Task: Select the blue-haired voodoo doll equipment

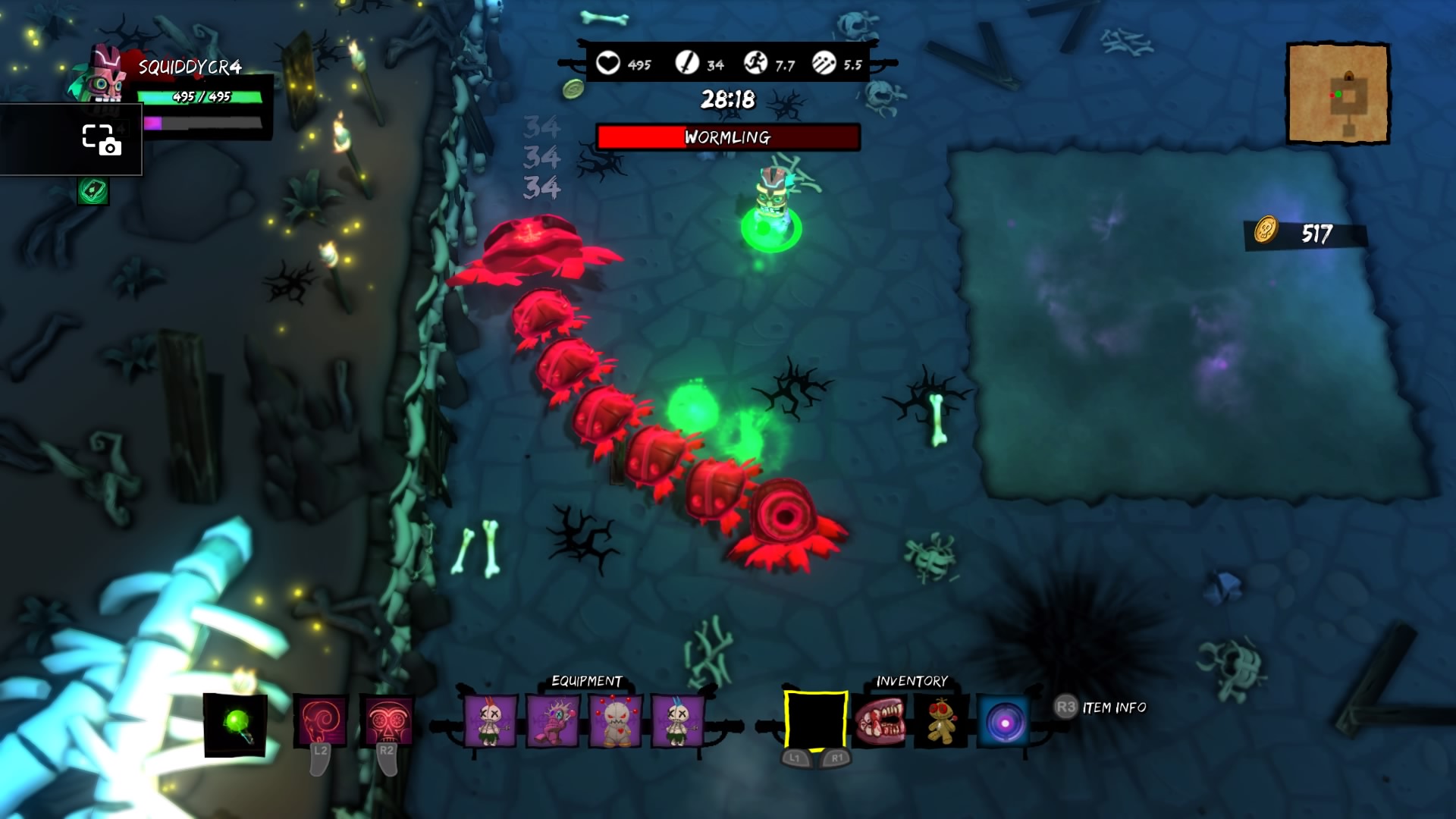Action: [x=677, y=720]
